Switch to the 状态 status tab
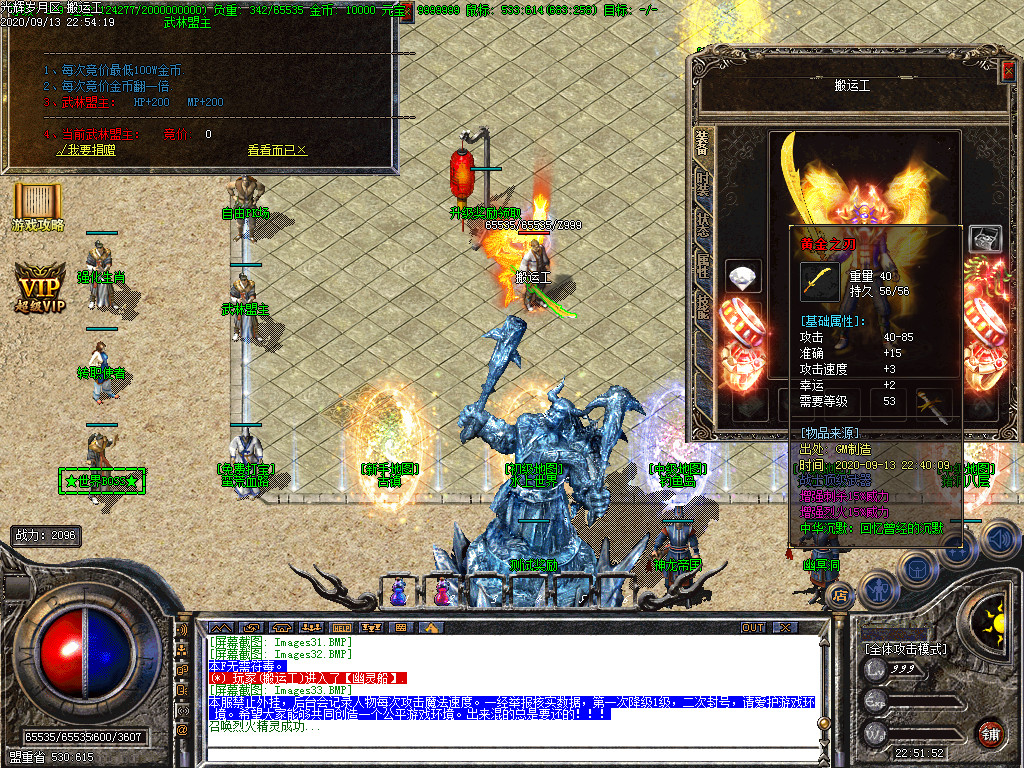 pyautogui.click(x=704, y=224)
